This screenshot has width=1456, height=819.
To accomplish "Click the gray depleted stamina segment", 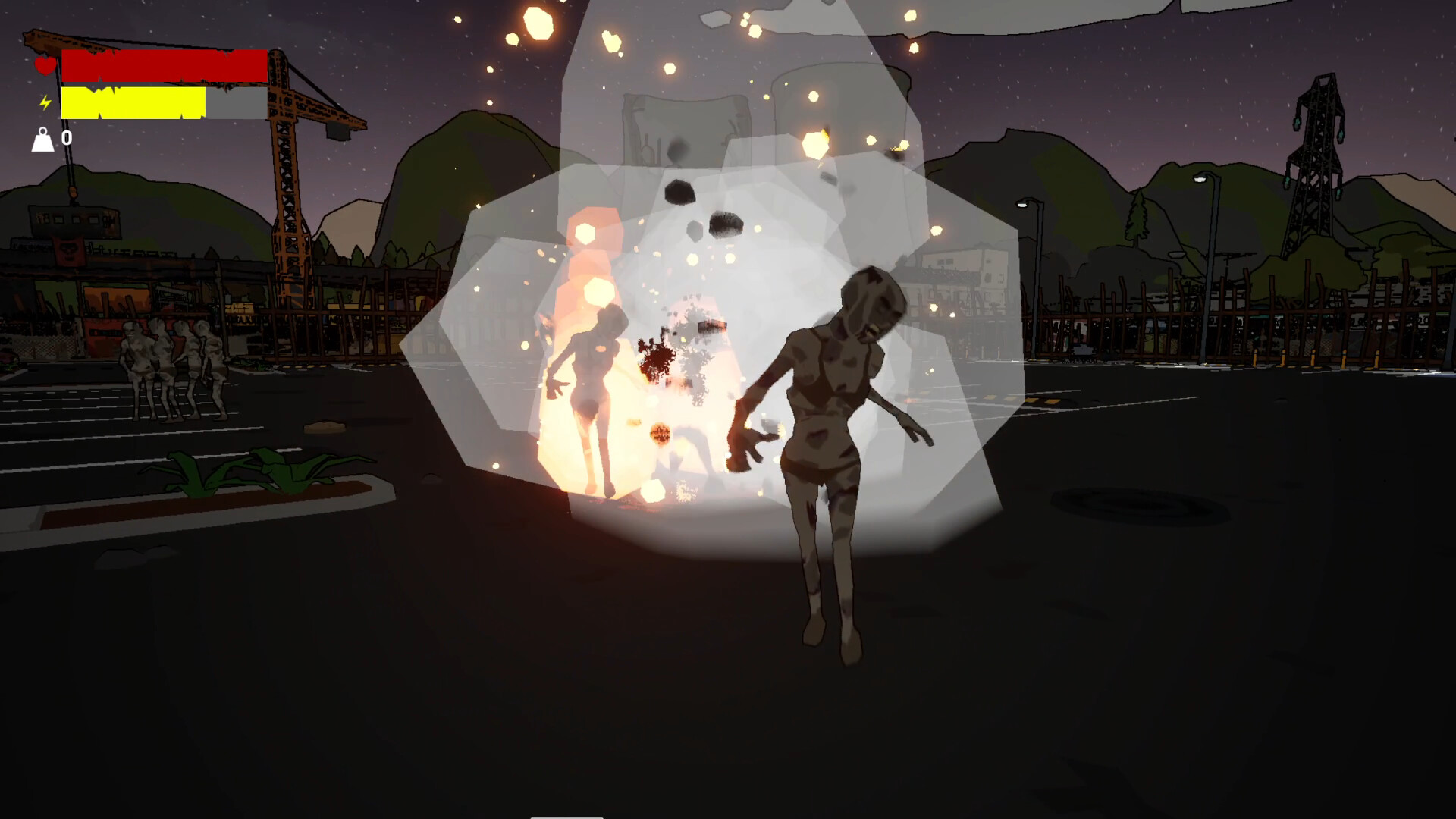I will [235, 102].
